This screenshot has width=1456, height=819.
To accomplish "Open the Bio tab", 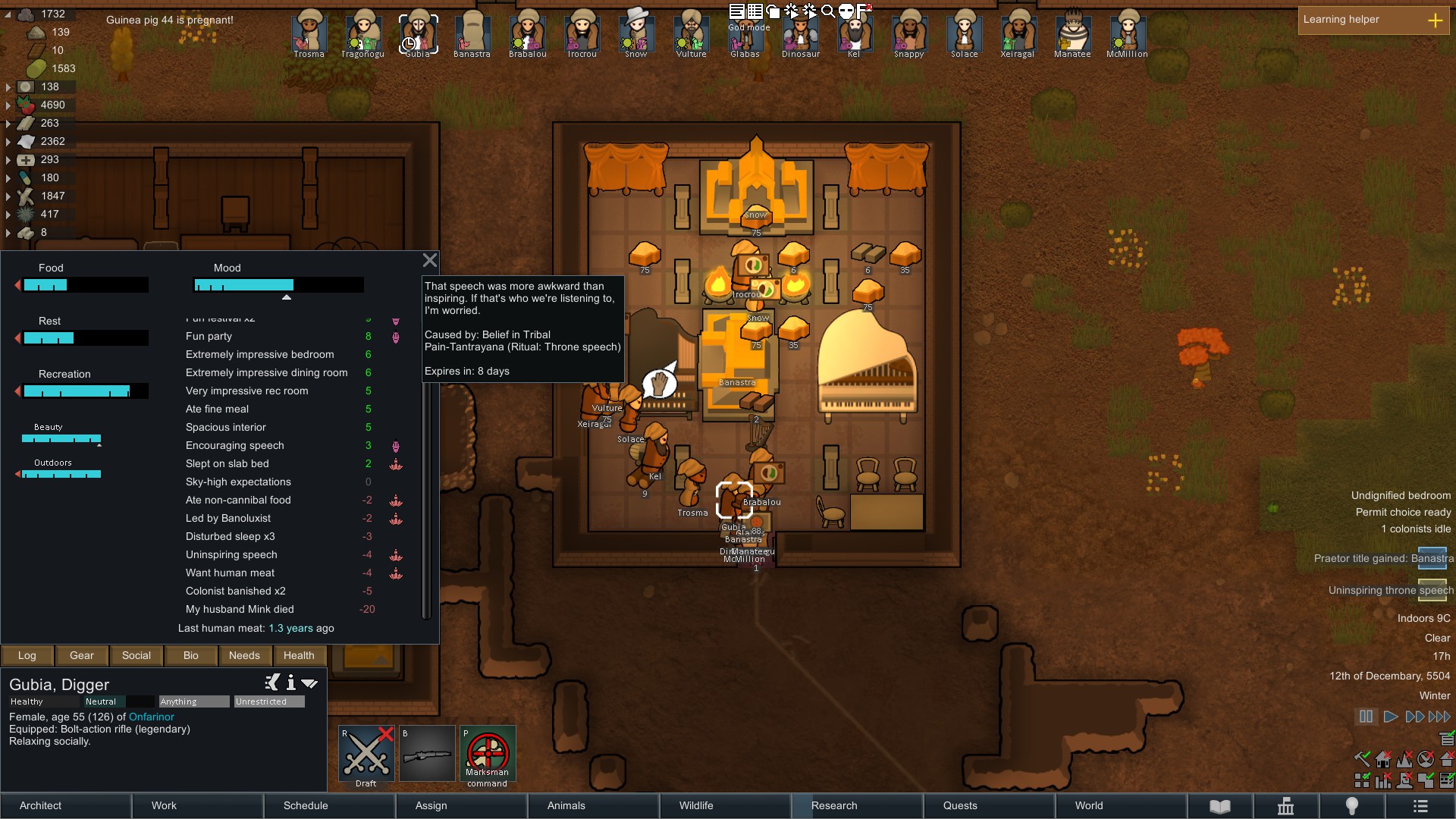I will point(191,655).
